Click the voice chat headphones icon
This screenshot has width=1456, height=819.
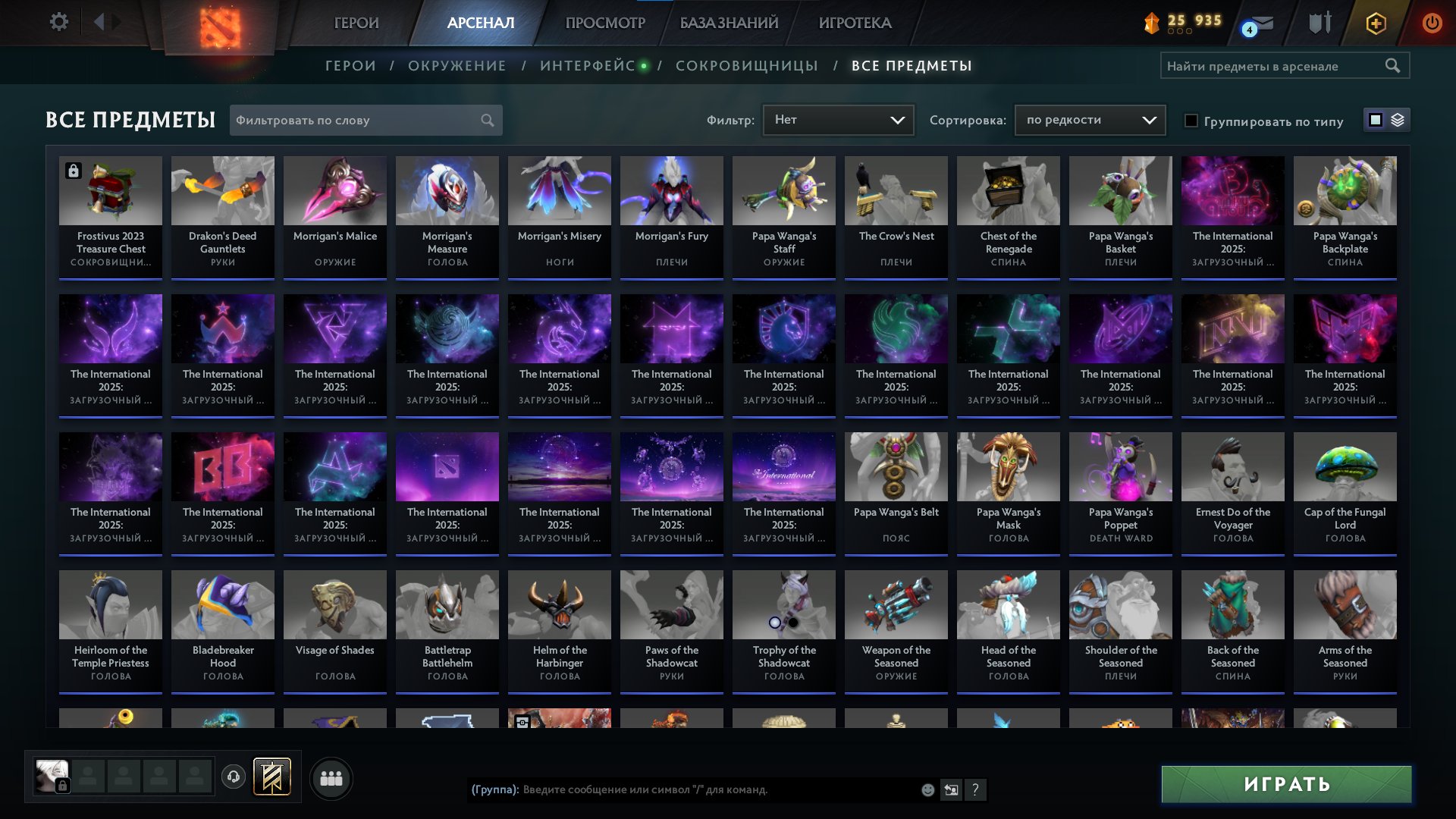click(x=234, y=777)
